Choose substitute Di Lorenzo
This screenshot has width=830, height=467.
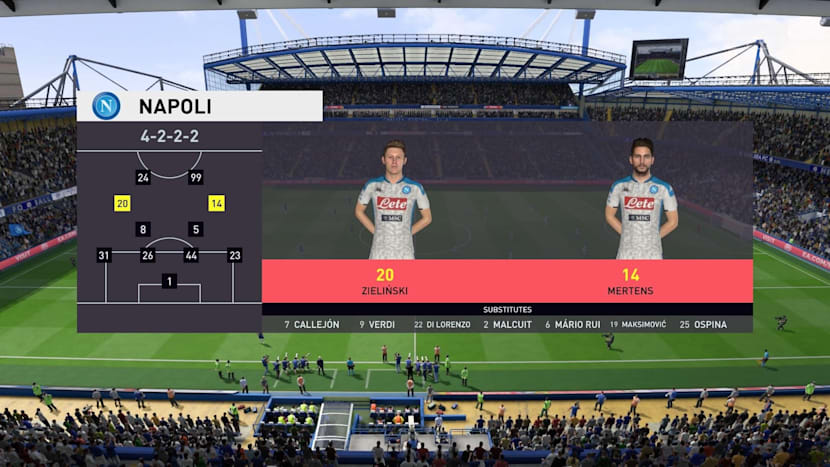click(441, 324)
